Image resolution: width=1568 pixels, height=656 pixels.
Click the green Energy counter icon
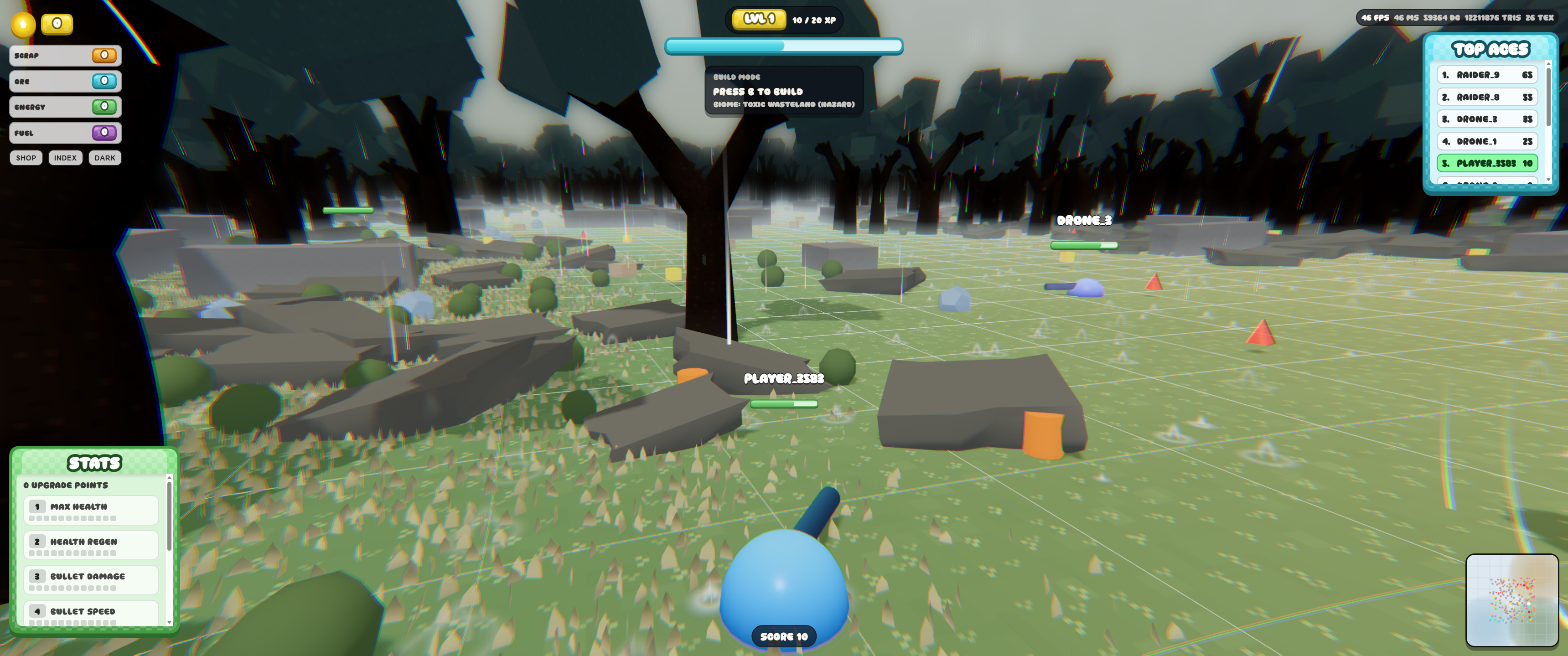click(105, 107)
